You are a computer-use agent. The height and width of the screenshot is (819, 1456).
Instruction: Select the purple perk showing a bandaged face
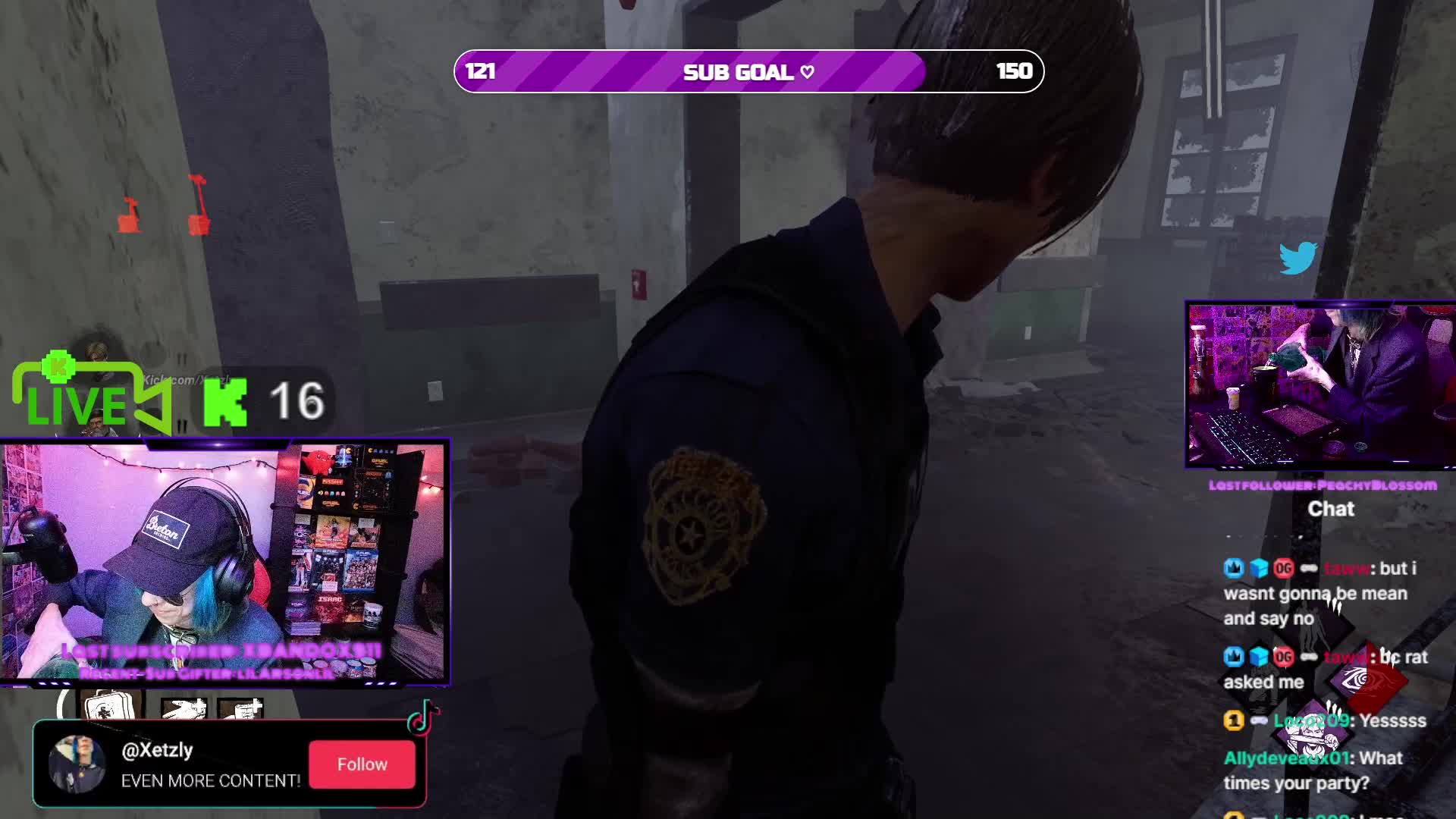(x=1311, y=729)
